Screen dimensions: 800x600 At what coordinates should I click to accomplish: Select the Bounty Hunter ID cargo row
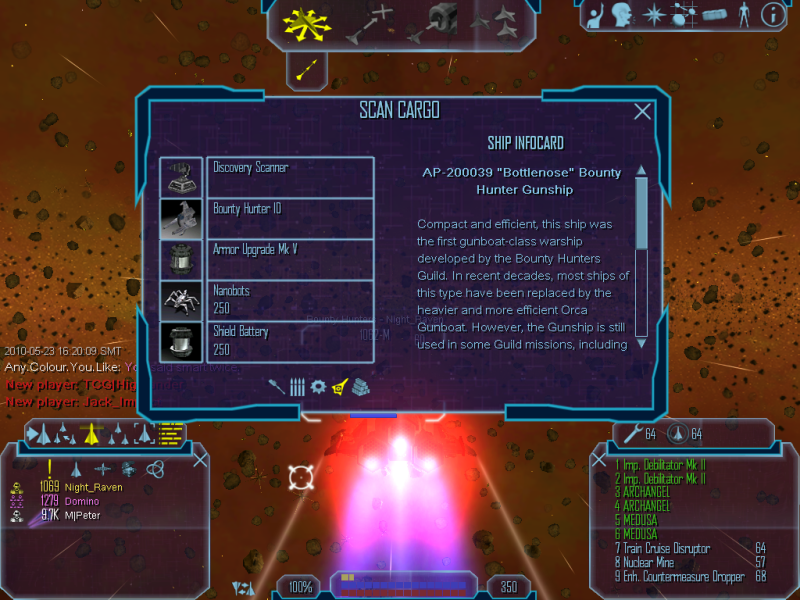290,218
